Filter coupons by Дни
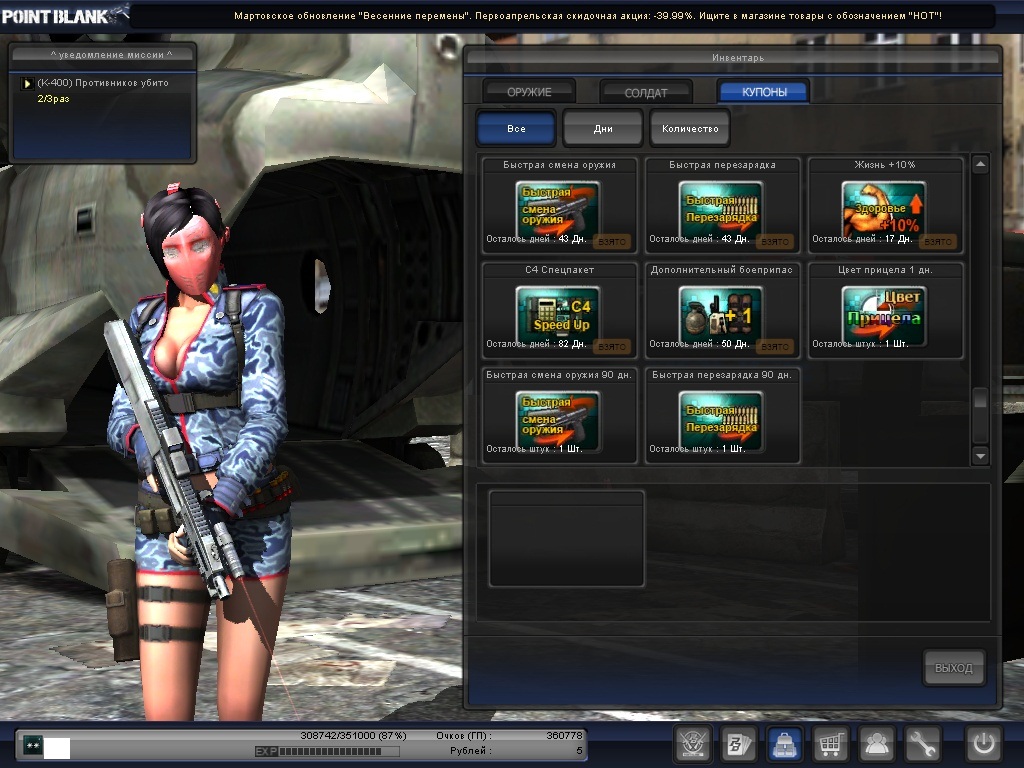The height and width of the screenshot is (768, 1024). [x=602, y=129]
